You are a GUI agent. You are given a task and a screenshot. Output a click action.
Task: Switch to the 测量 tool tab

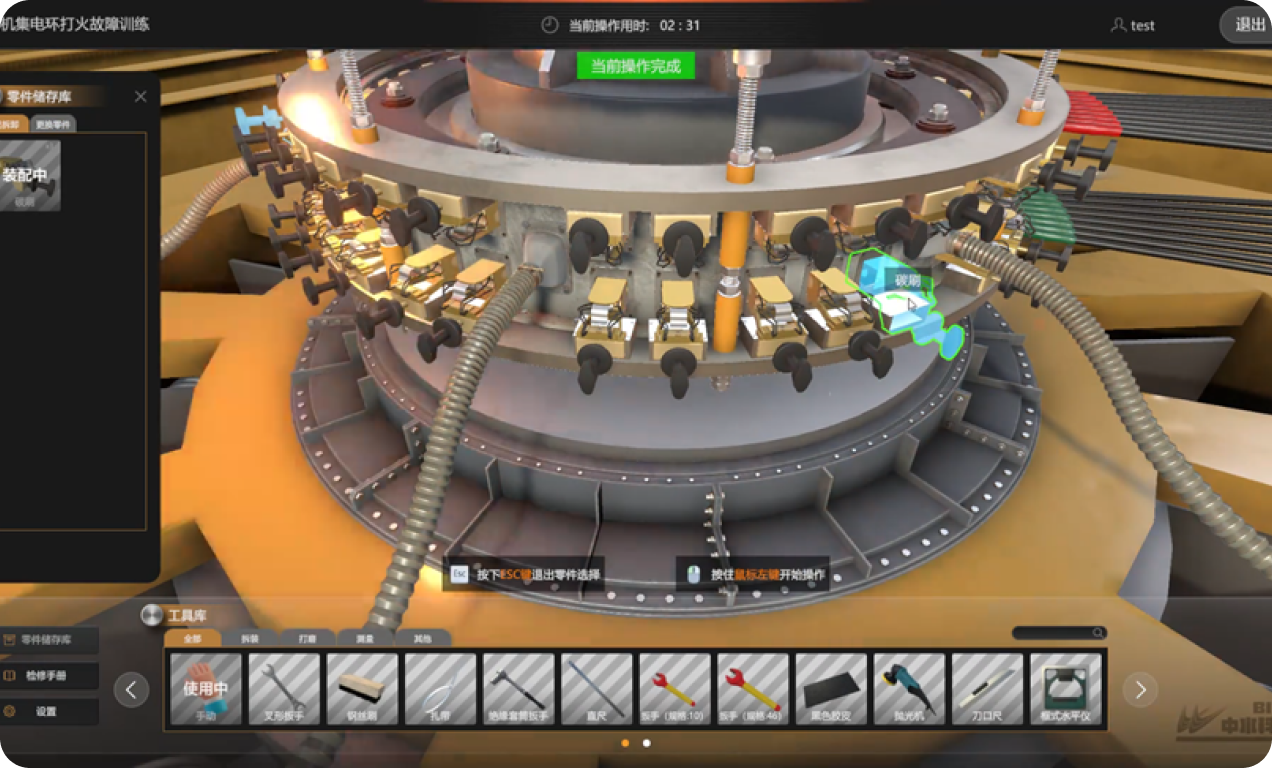(364, 638)
